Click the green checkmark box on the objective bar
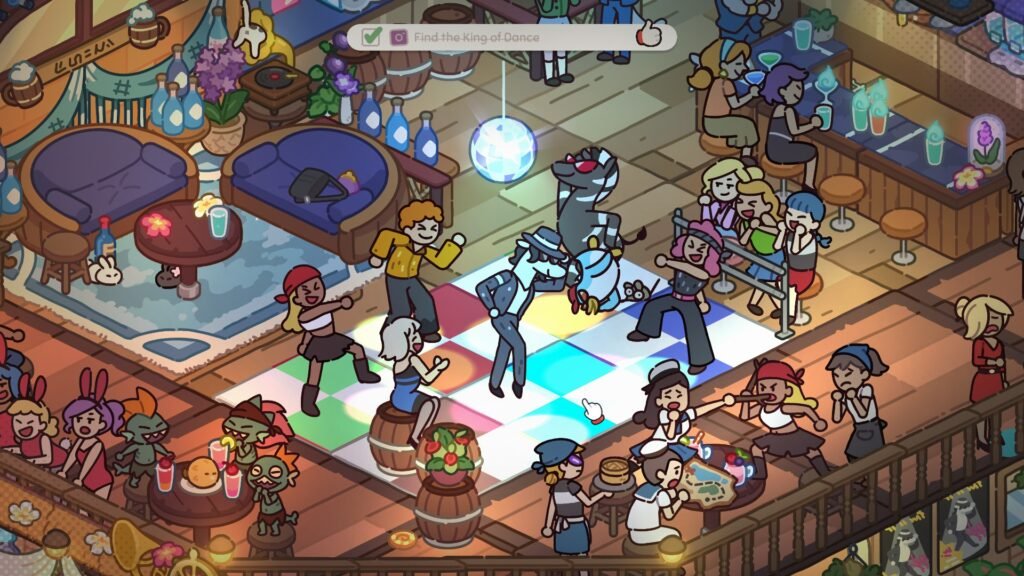This screenshot has width=1024, height=576. pyautogui.click(x=371, y=37)
